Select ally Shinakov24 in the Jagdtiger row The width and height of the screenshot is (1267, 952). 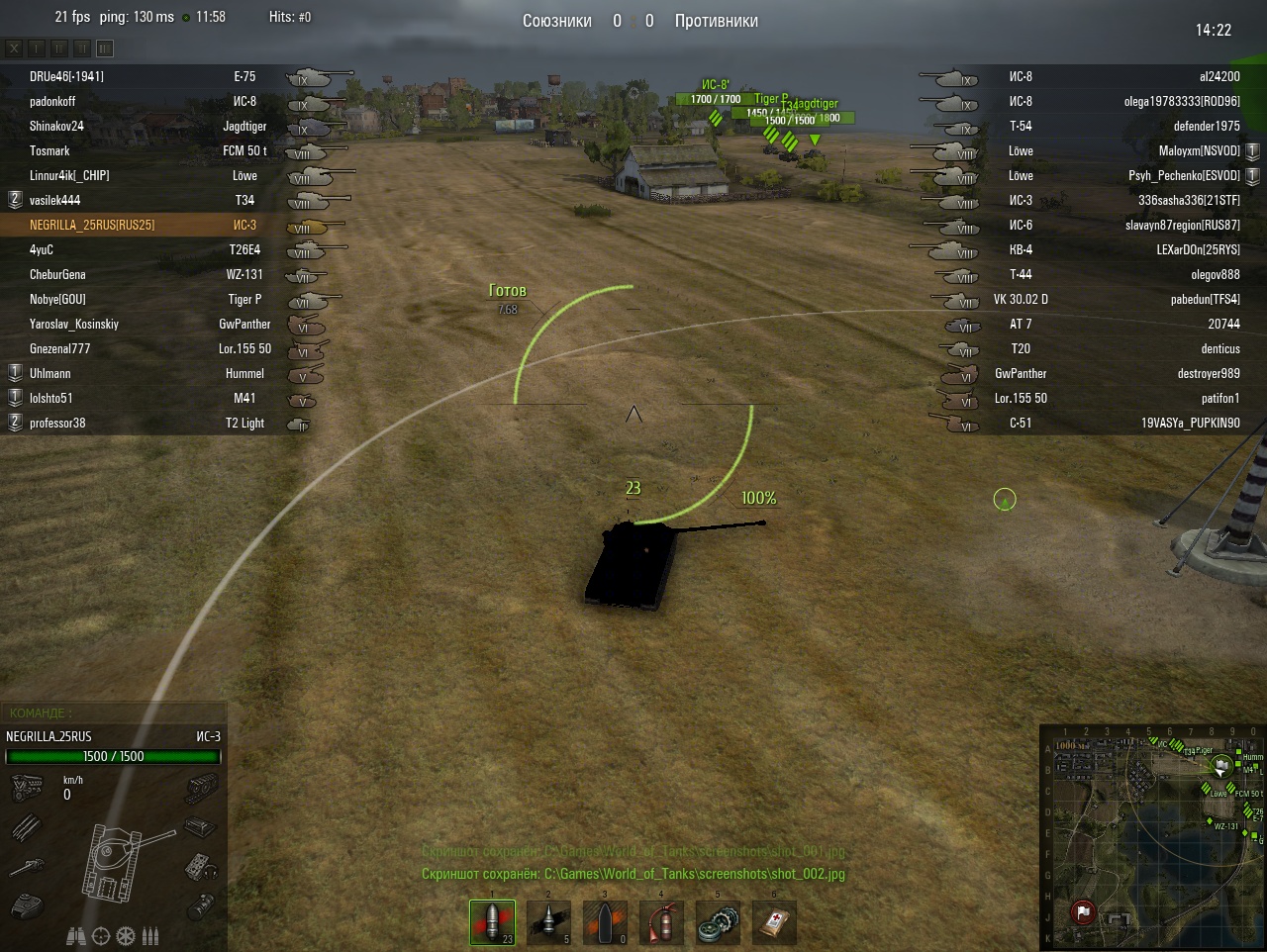pyautogui.click(x=56, y=126)
